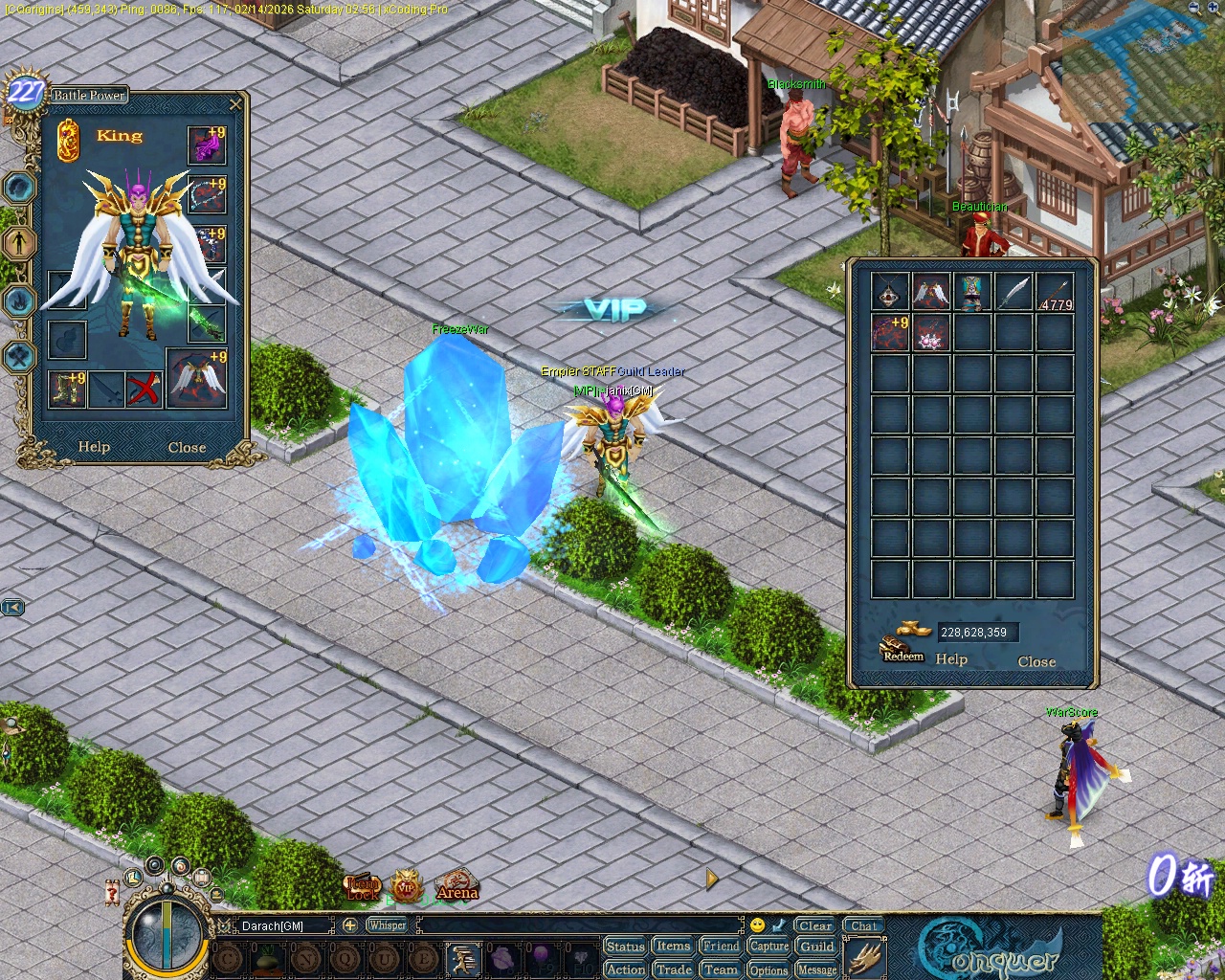Click Help in the Battle Power window
Image resolution: width=1225 pixels, height=980 pixels.
94,447
